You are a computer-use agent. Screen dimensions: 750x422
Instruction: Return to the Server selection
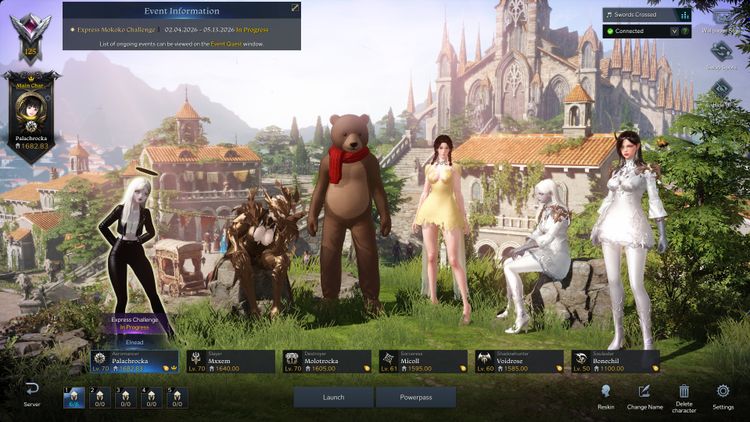pos(32,394)
